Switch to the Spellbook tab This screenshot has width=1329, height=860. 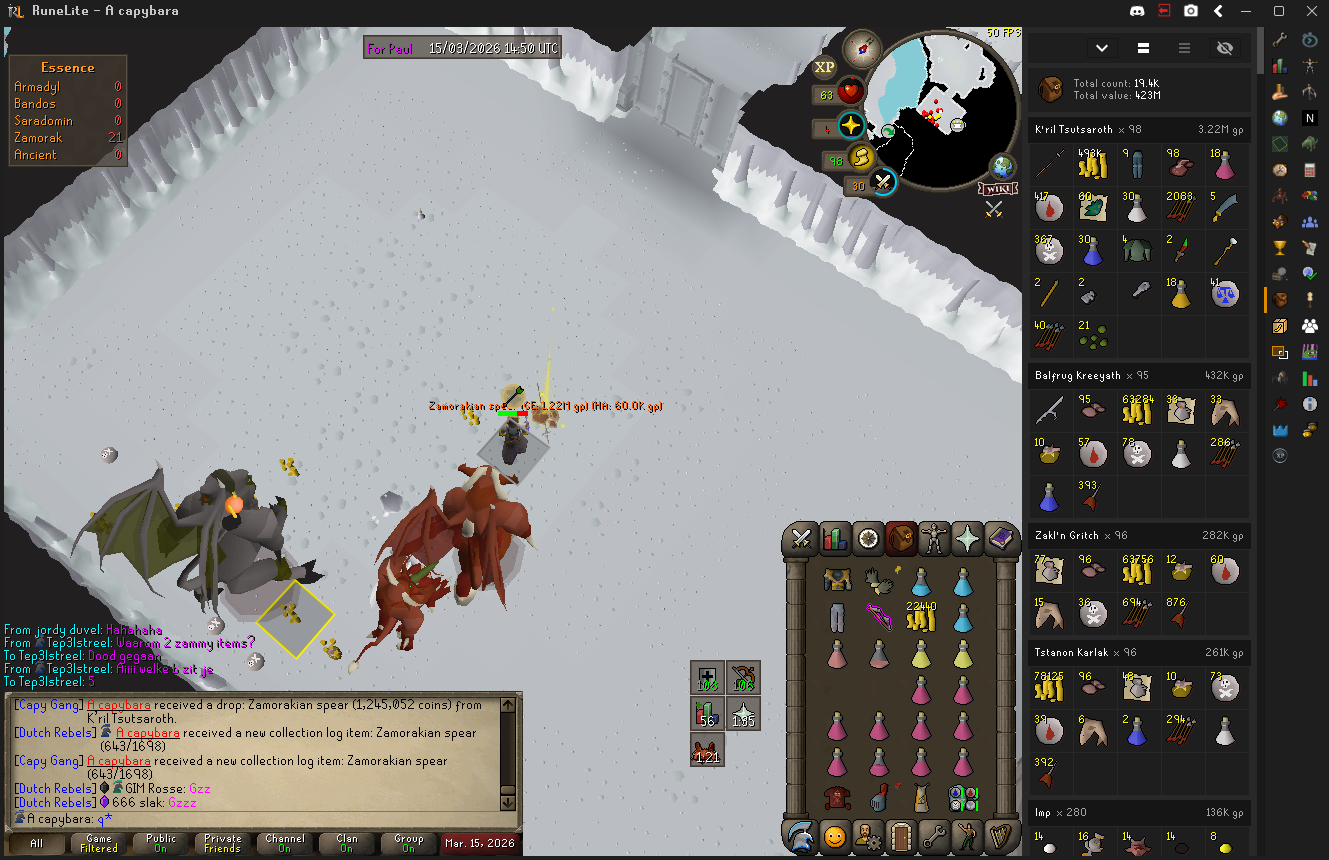[x=1001, y=540]
